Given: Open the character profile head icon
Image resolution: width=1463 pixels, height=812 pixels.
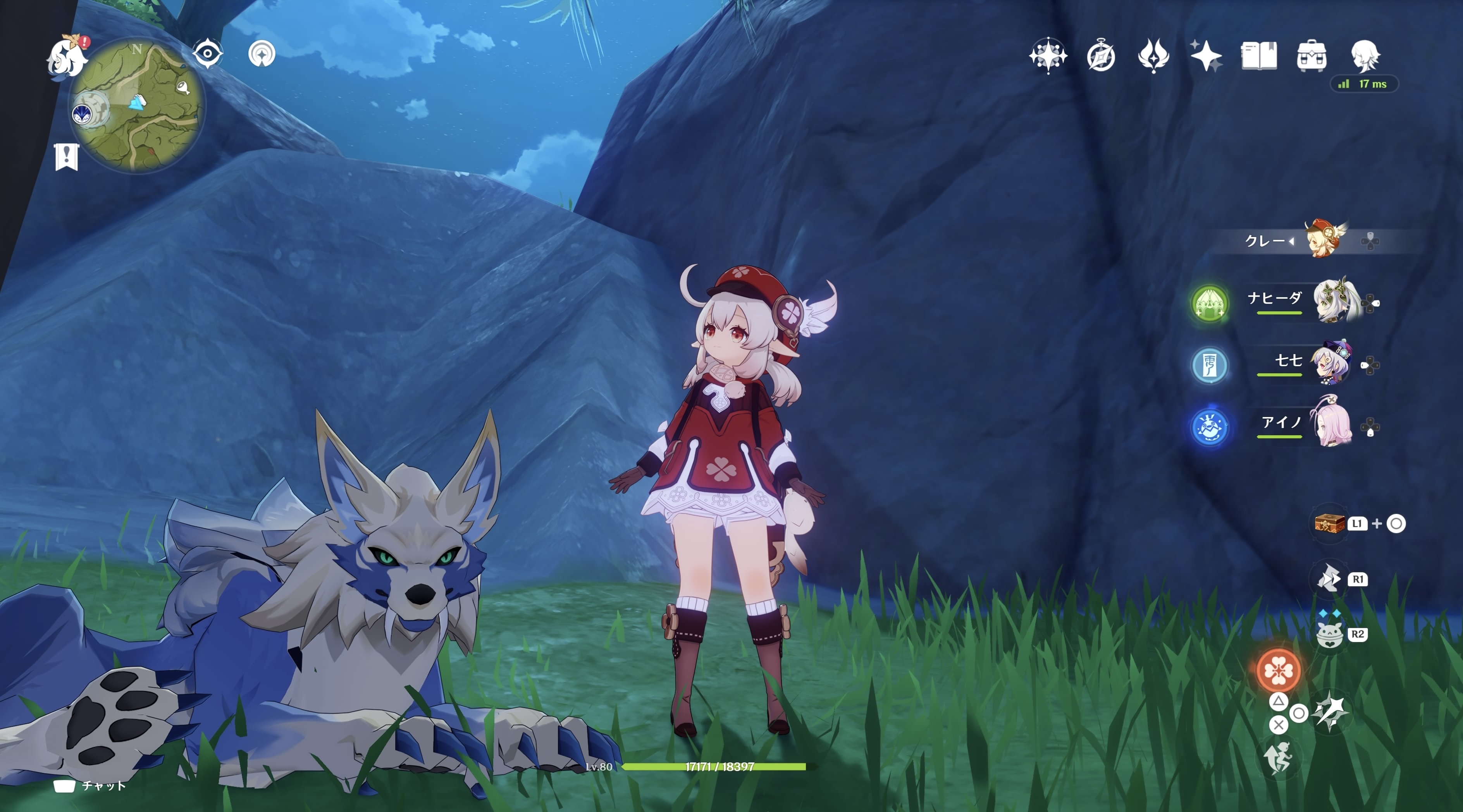Looking at the screenshot, I should pos(1365,56).
